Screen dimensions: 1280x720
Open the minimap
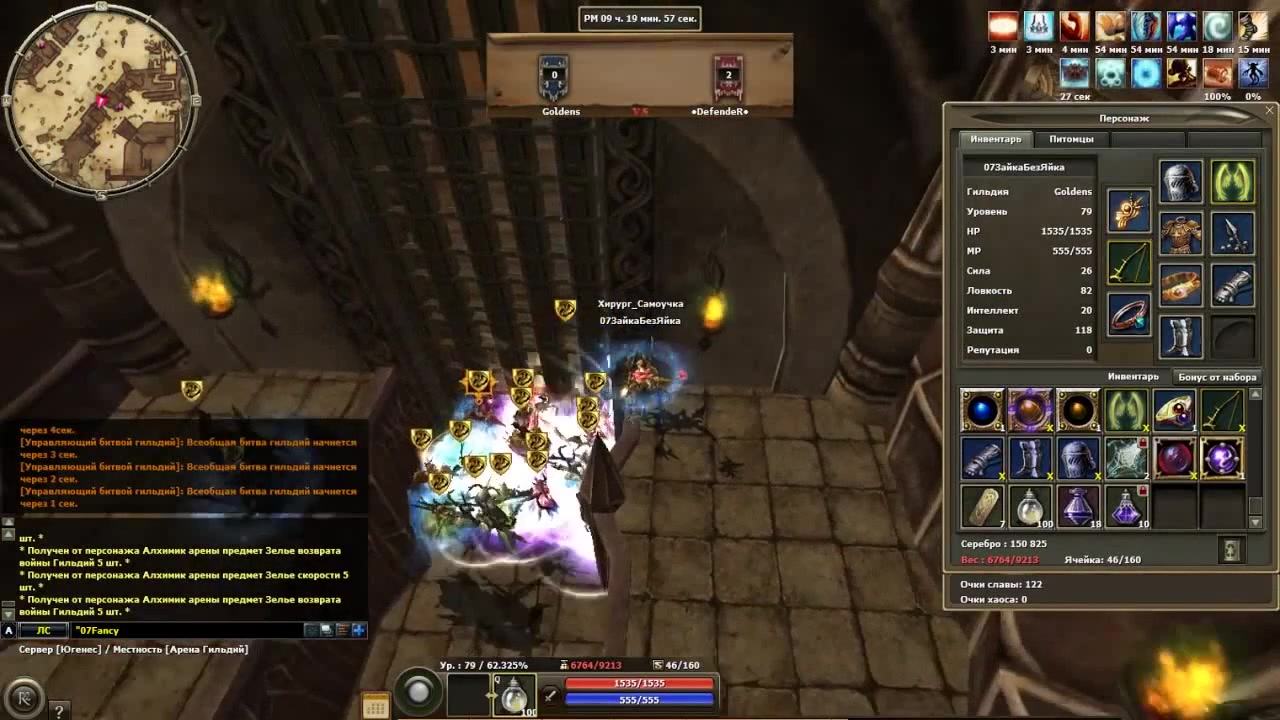point(100,100)
